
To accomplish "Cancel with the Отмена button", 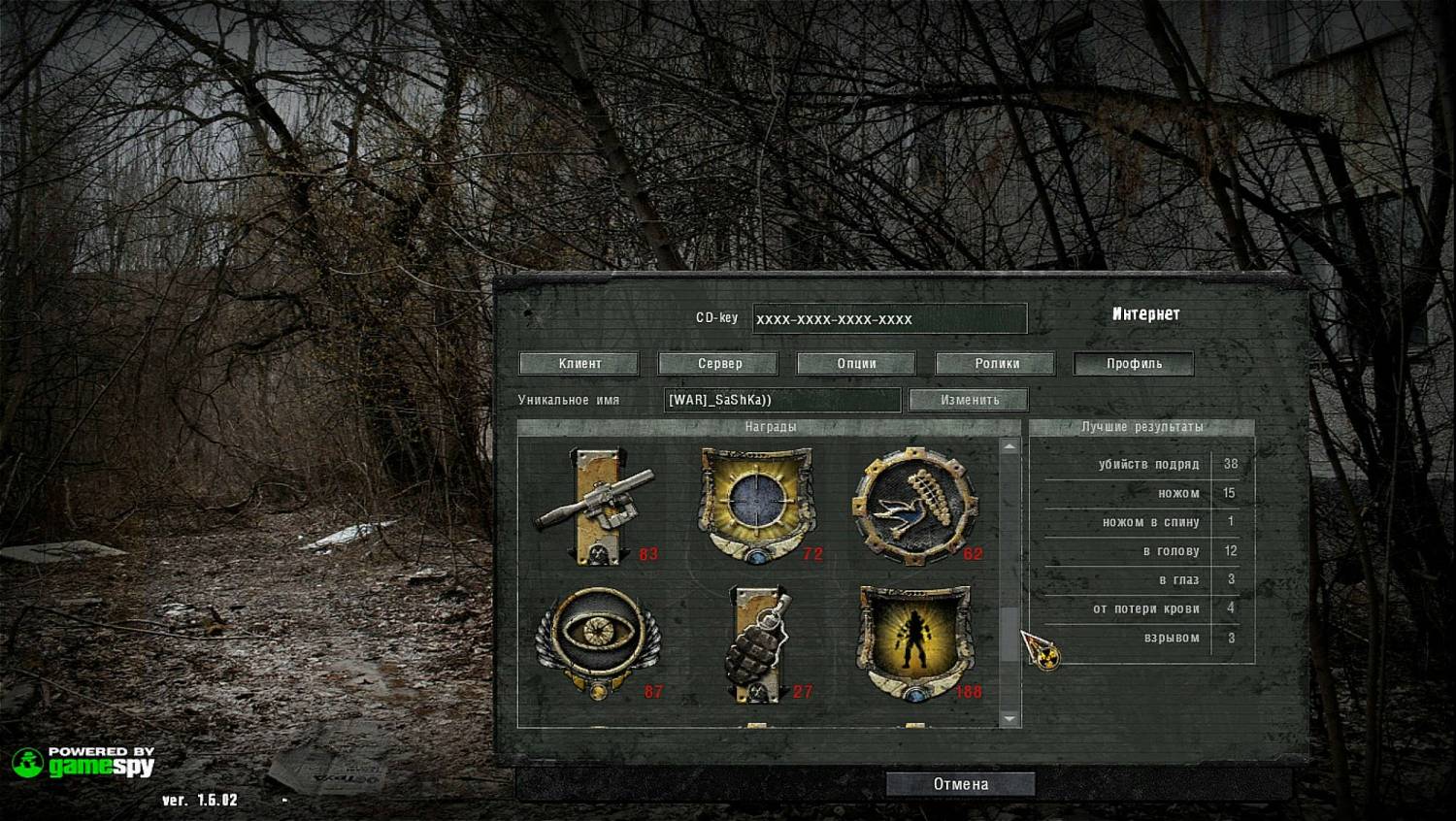I will coord(960,784).
